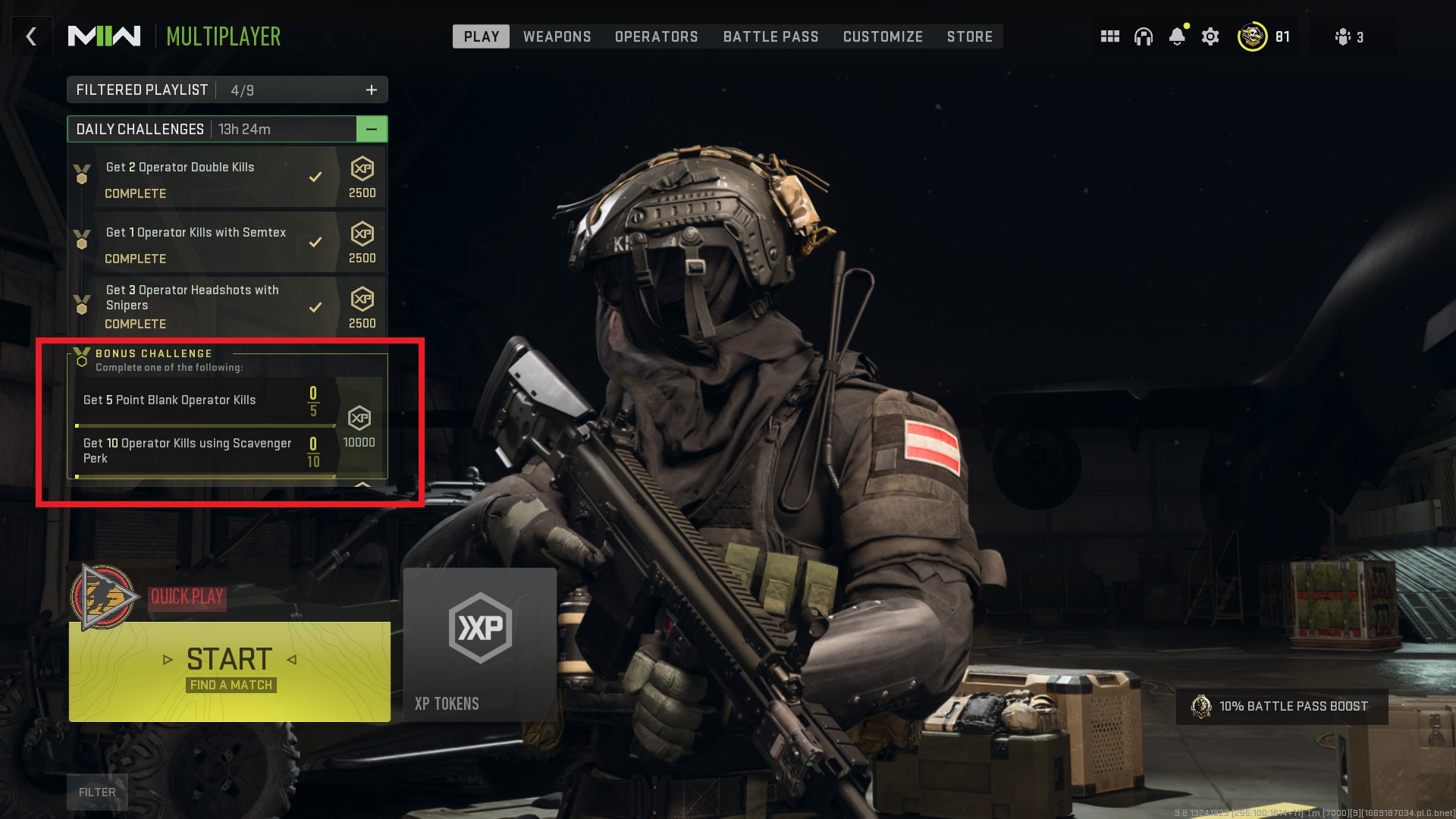1456x819 pixels.
Task: Select the rank 81 player emblem
Action: click(1253, 36)
